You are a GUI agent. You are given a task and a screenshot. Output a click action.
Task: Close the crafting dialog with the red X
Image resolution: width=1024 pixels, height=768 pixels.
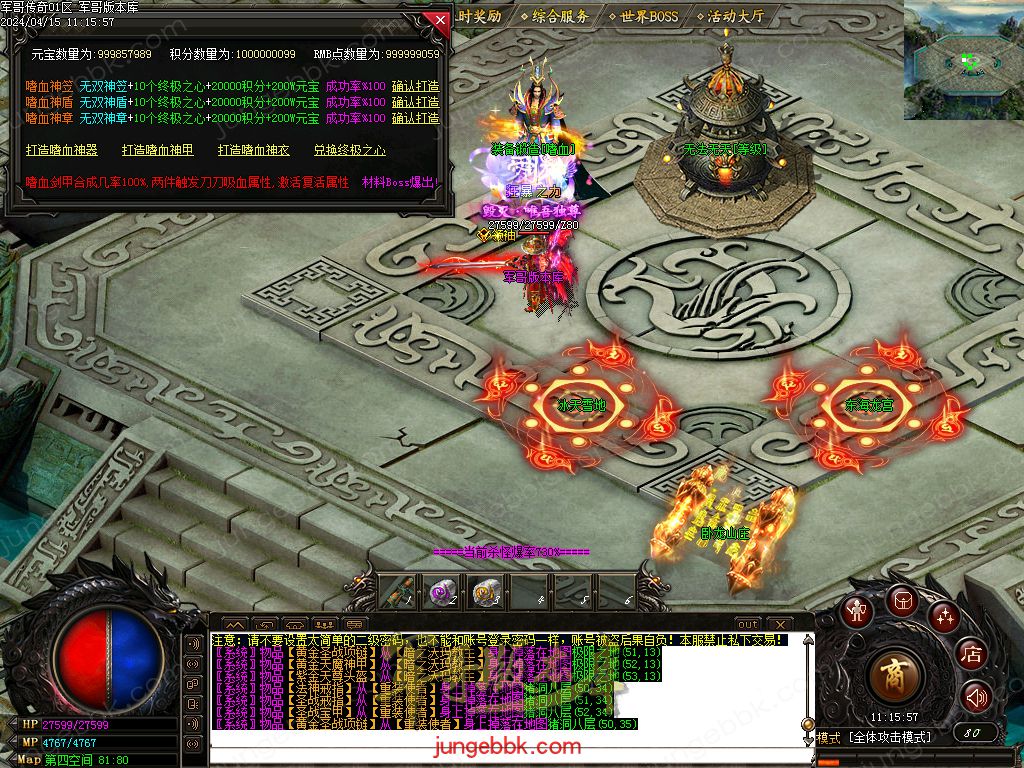click(438, 19)
